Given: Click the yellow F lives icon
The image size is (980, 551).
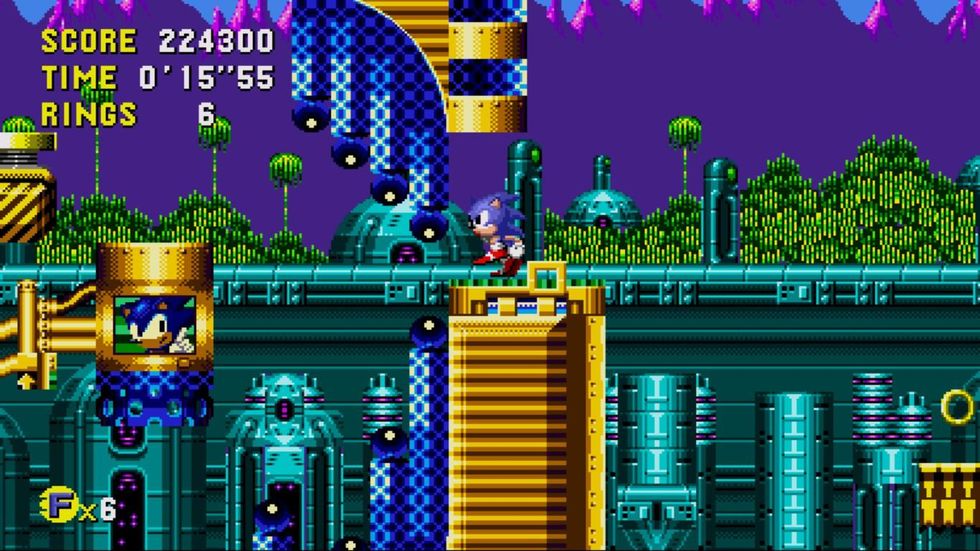Looking at the screenshot, I should click(58, 504).
